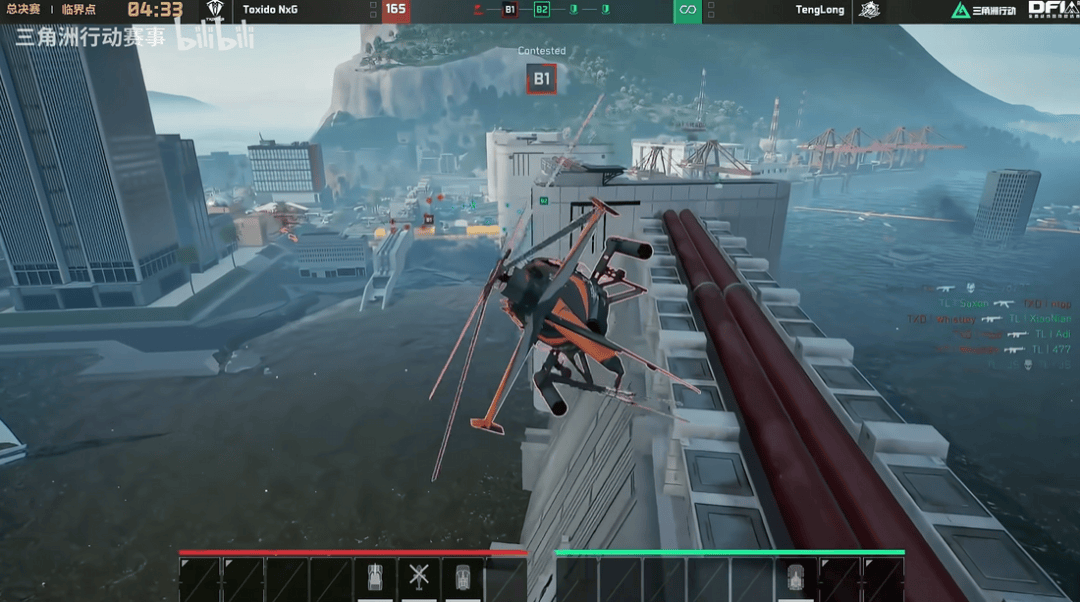Choose the vehicle slot in the green team bar
The image size is (1080, 602).
796,578
